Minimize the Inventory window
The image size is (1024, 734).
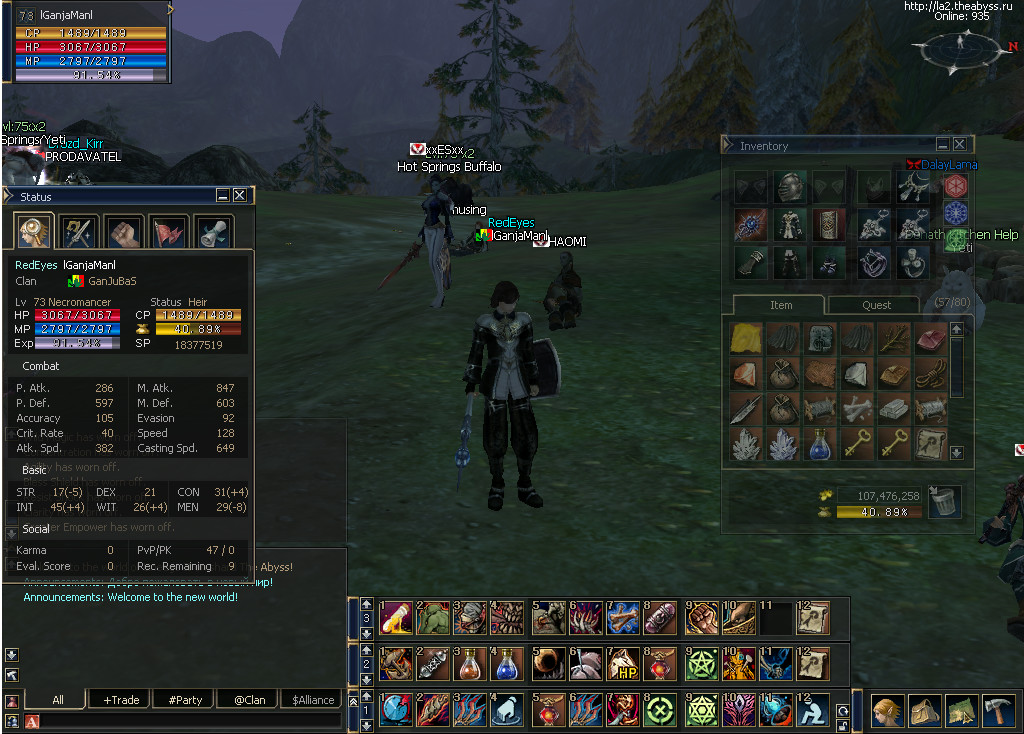[942, 145]
